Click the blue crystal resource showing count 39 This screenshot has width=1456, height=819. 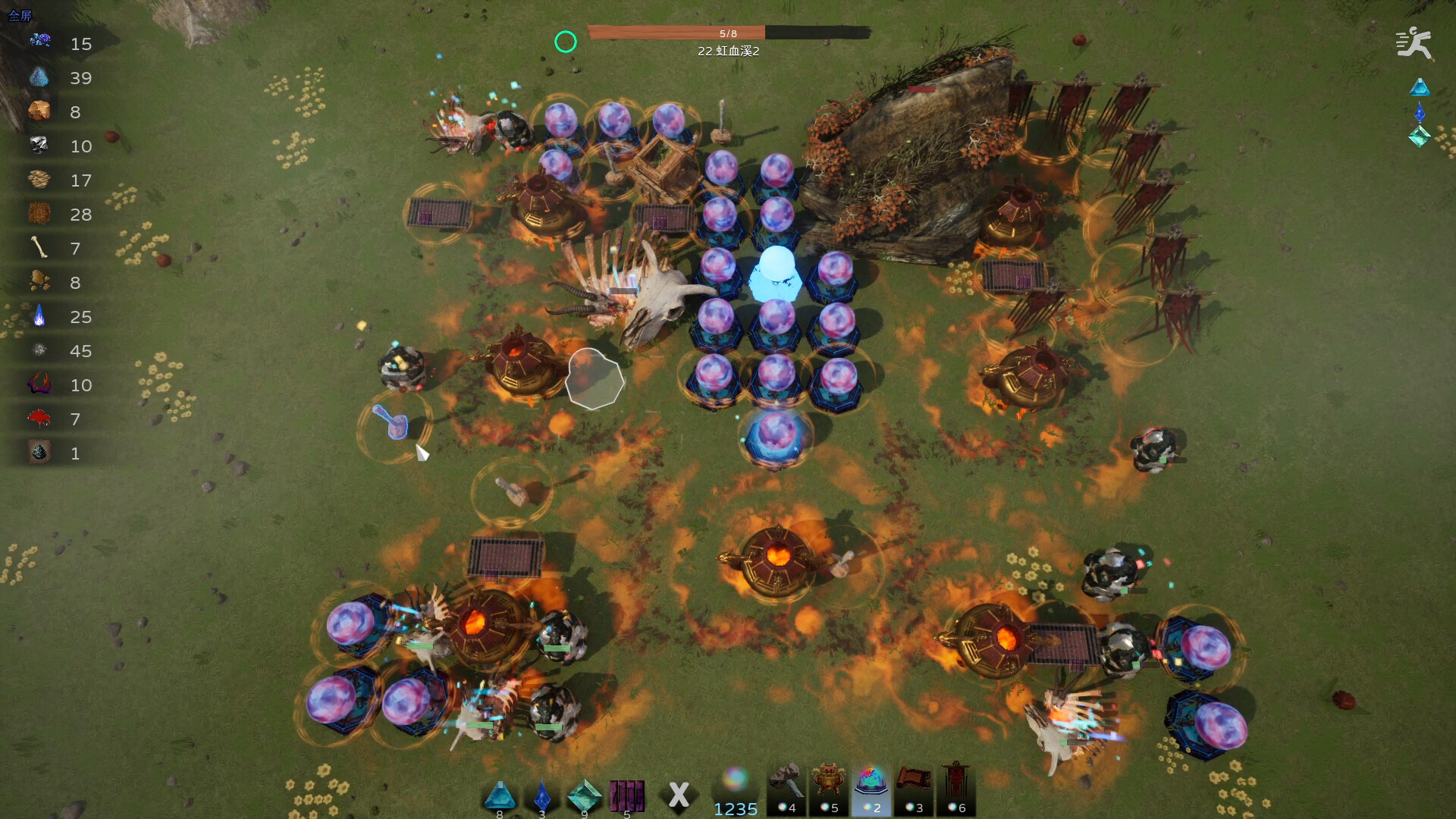click(x=39, y=77)
